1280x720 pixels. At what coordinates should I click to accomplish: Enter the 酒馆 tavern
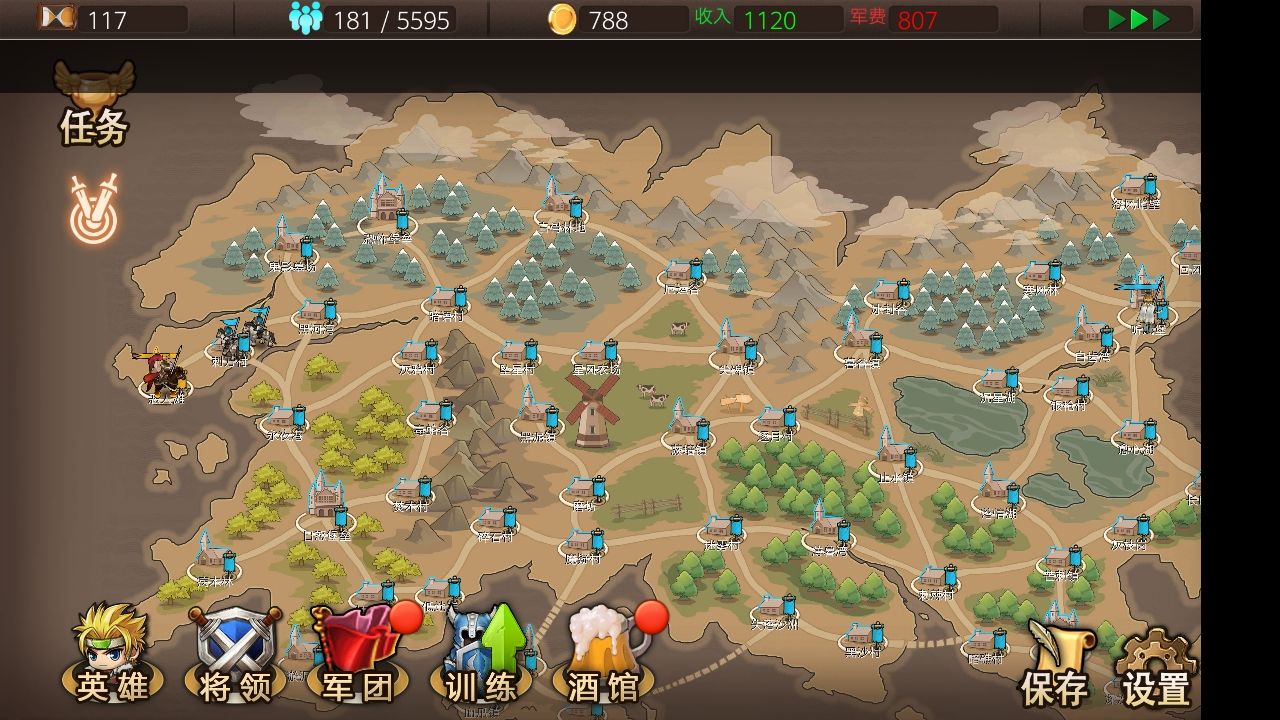tap(604, 655)
